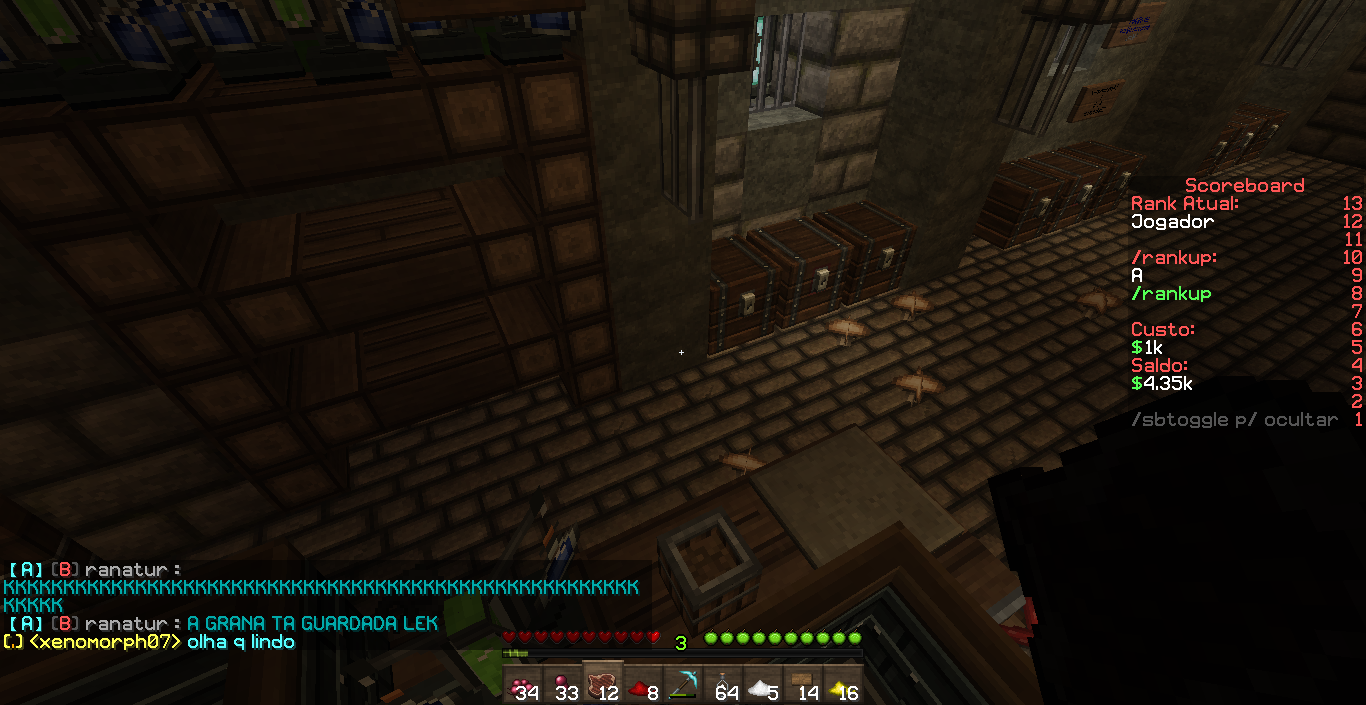
Task: Select the white sugar pile slot
Action: point(763,684)
